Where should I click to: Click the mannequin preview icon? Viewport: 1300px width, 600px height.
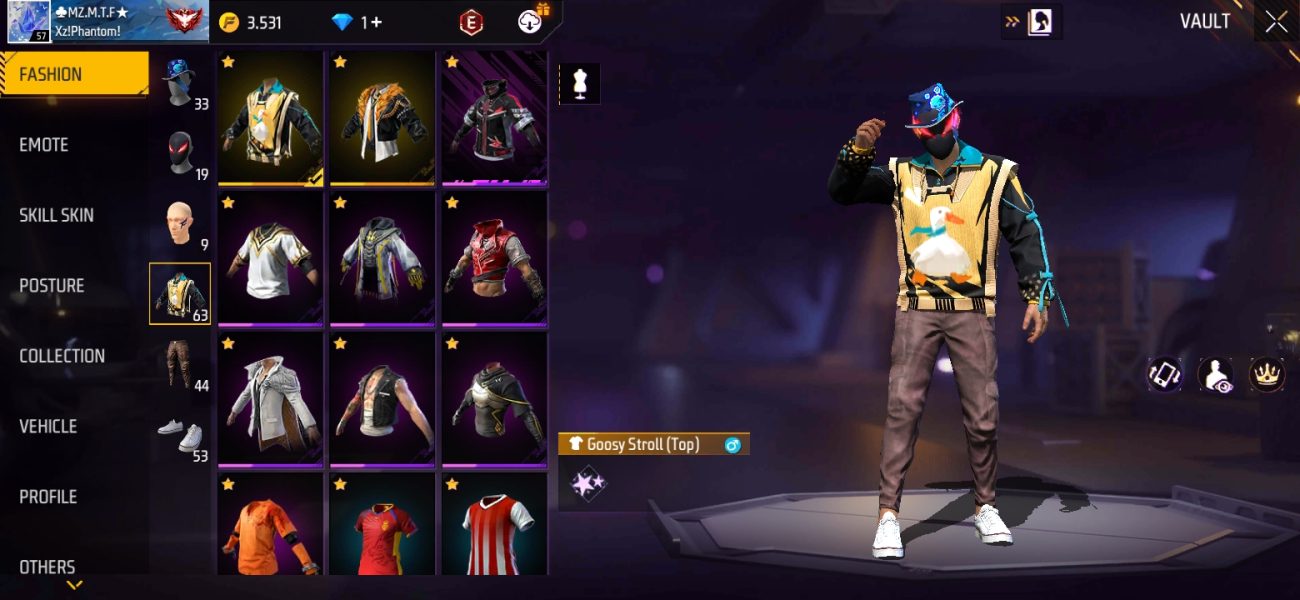580,84
